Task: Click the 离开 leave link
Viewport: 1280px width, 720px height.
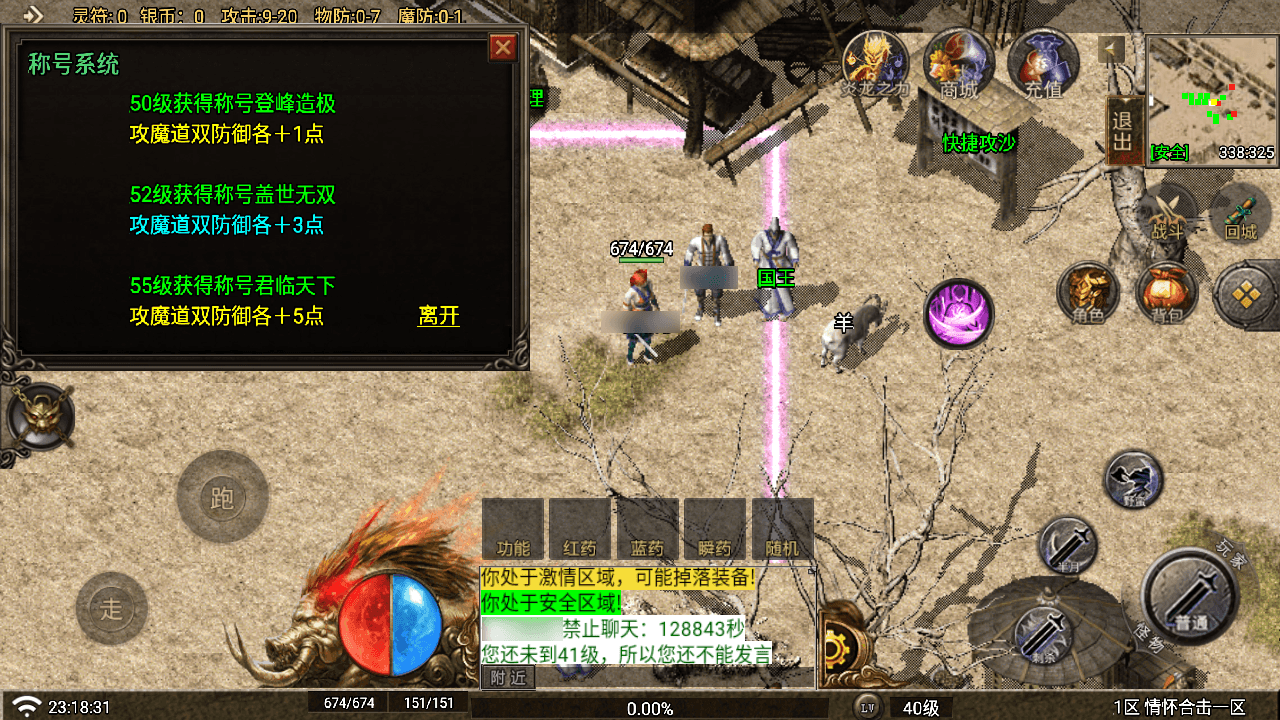Action: [x=439, y=316]
